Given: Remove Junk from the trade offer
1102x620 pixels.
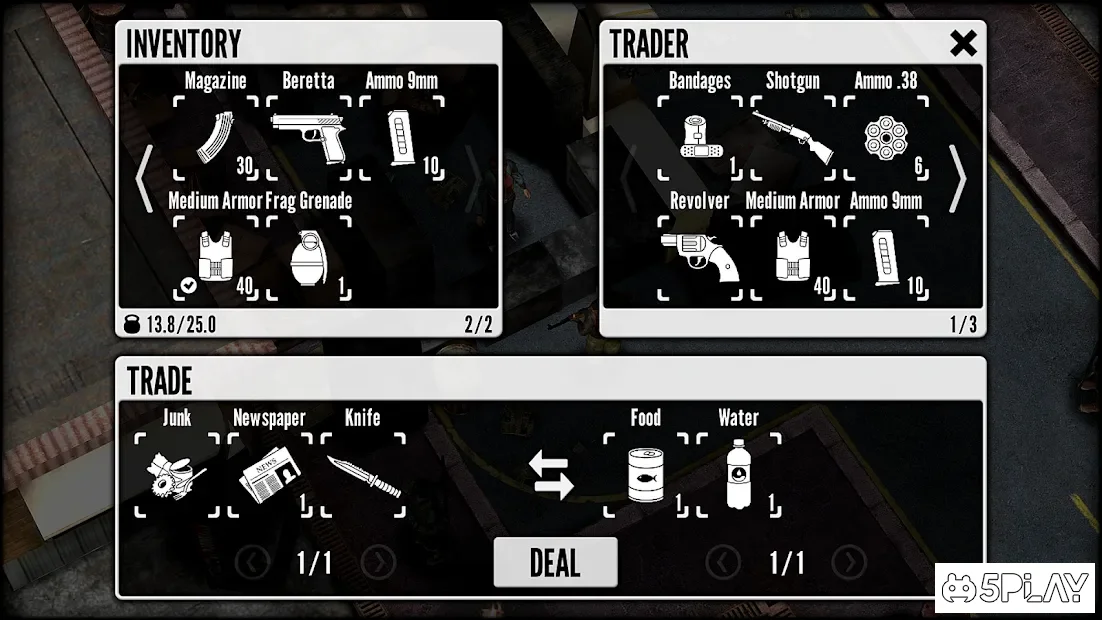Looking at the screenshot, I should point(176,475).
